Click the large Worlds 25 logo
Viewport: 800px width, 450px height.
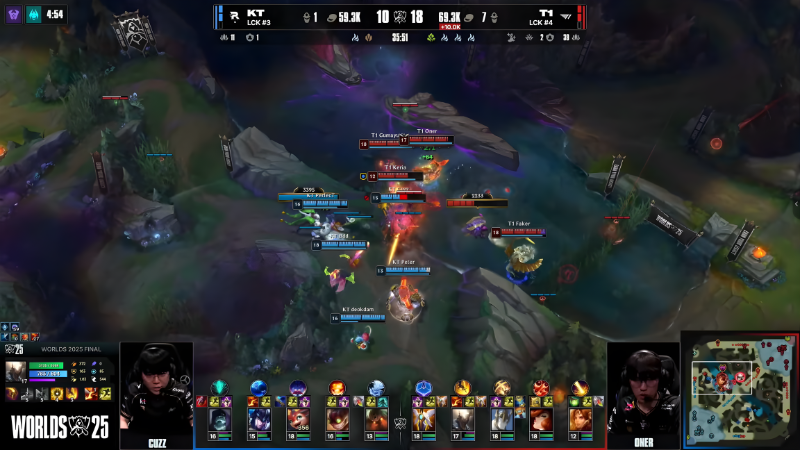tap(57, 424)
